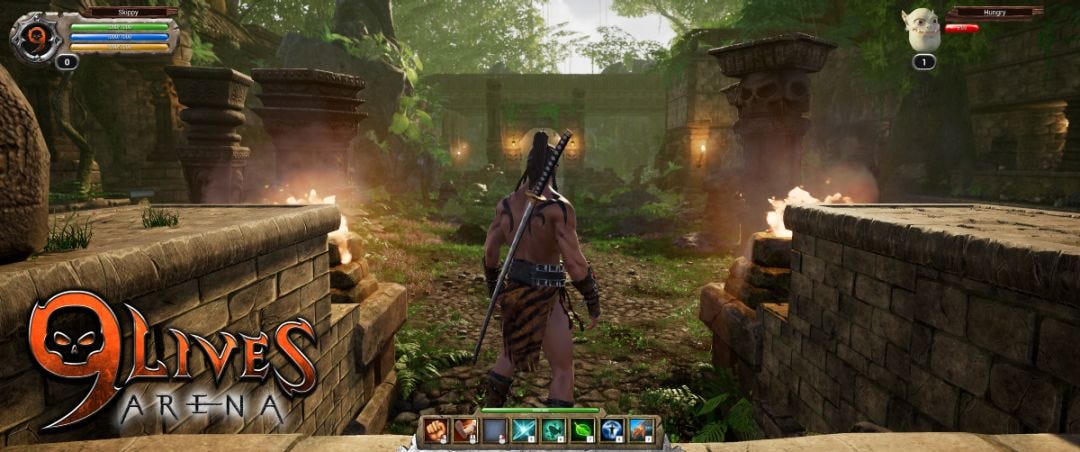This screenshot has height=452, width=1080.
Task: Use the green leaf ability
Action: pos(582,431)
